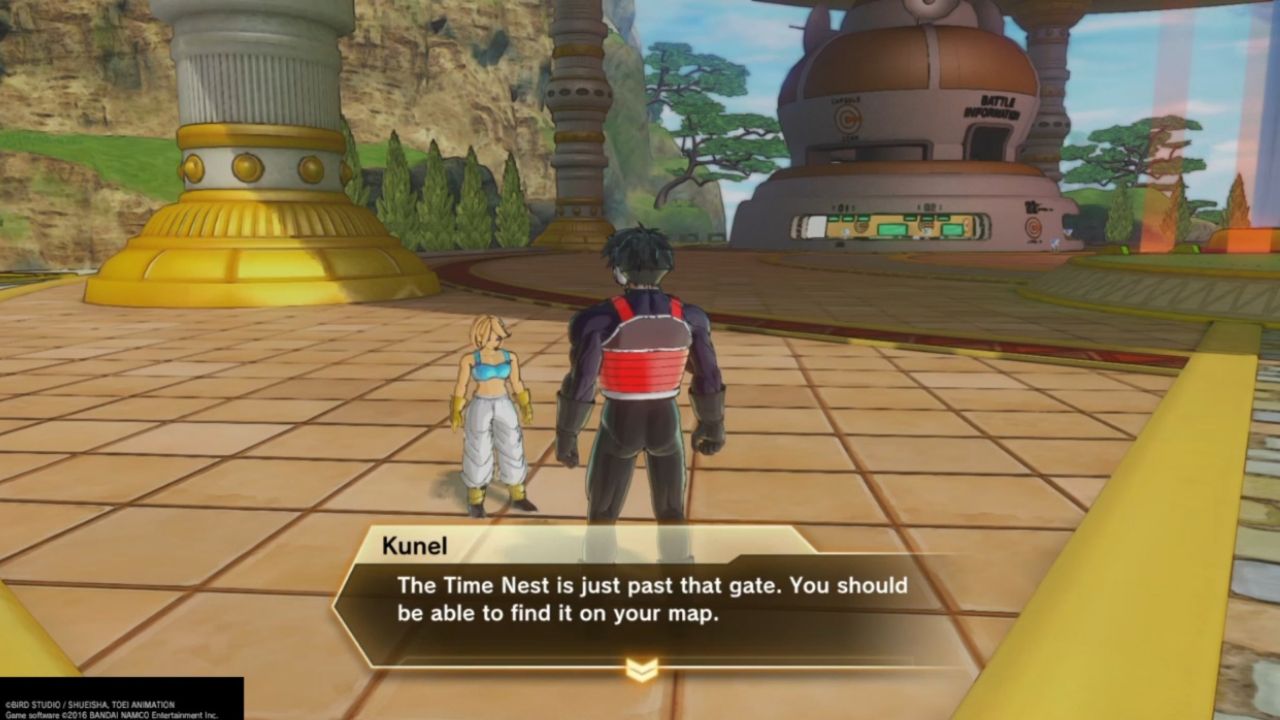Click Kunel's dialogue text box
The width and height of the screenshot is (1280, 720).
[x=640, y=600]
